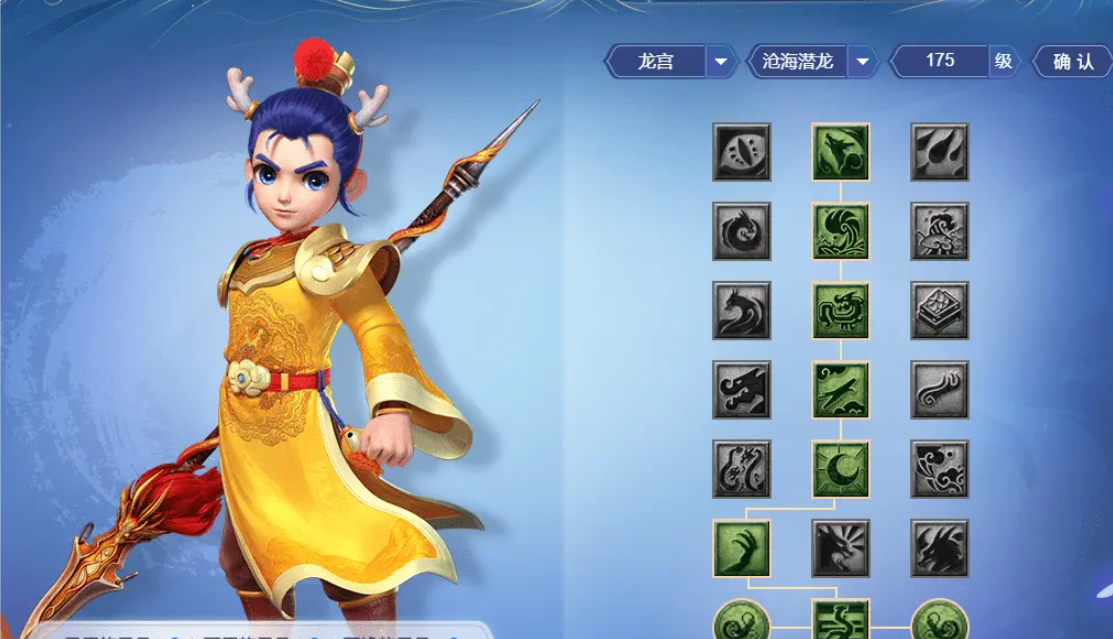Select the grey wispy wind talent
Image resolution: width=1113 pixels, height=639 pixels.
coord(939,389)
